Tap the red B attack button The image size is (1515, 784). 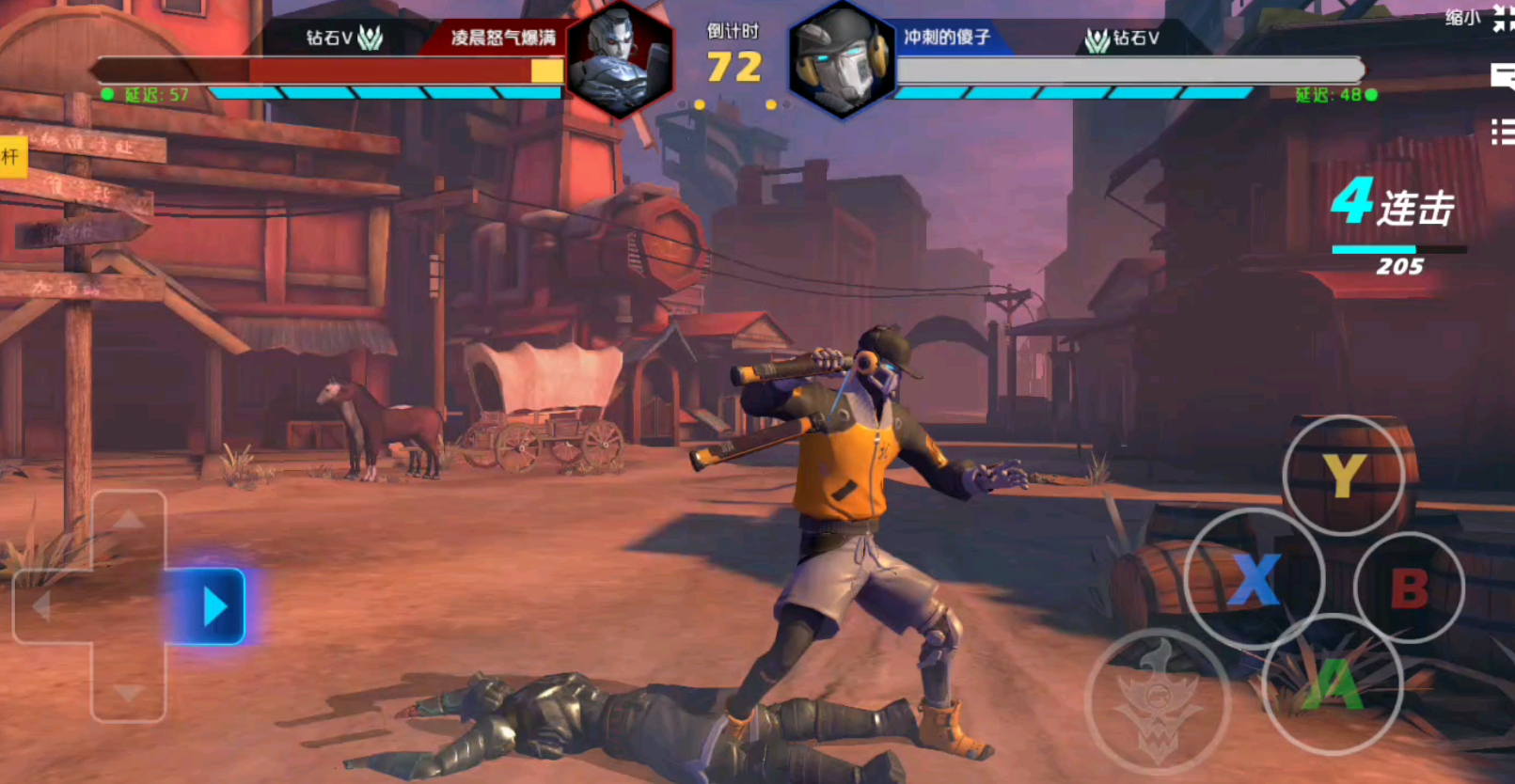(1408, 588)
